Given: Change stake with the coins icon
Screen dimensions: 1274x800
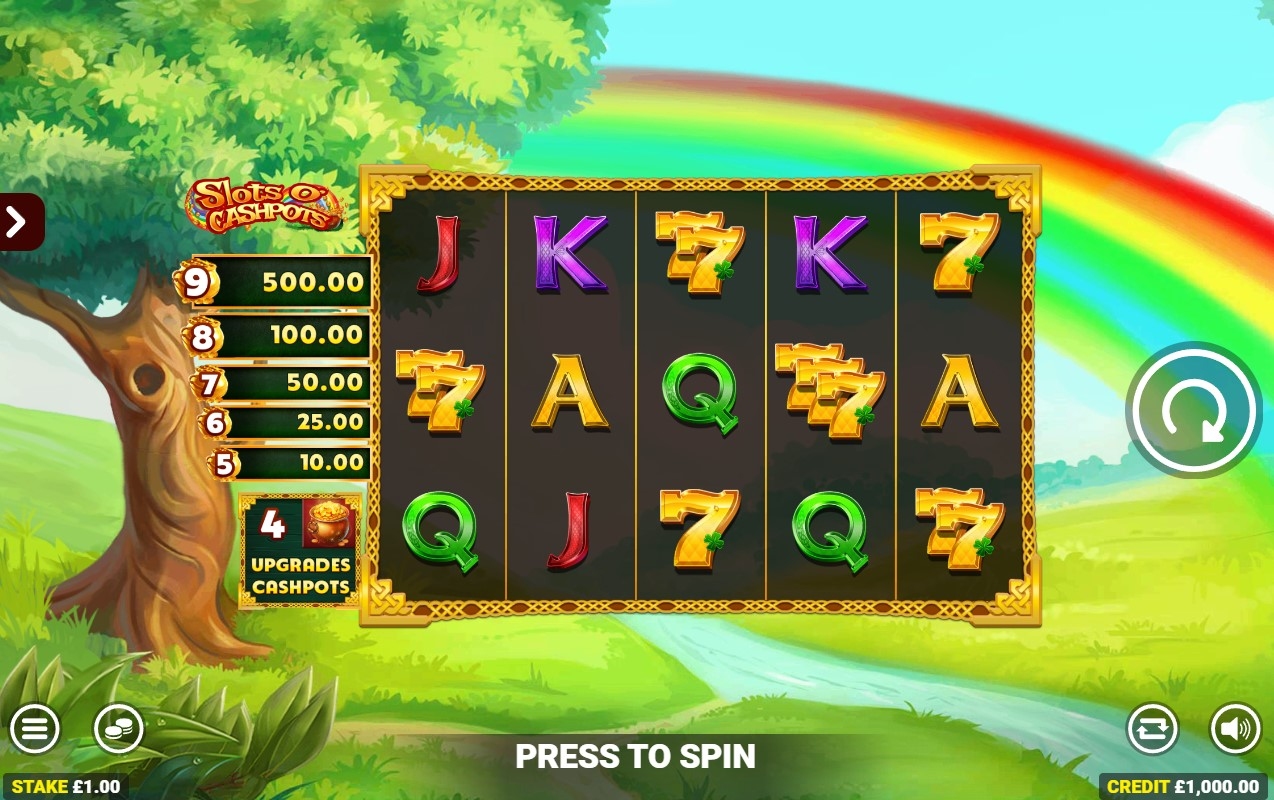Looking at the screenshot, I should point(119,729).
